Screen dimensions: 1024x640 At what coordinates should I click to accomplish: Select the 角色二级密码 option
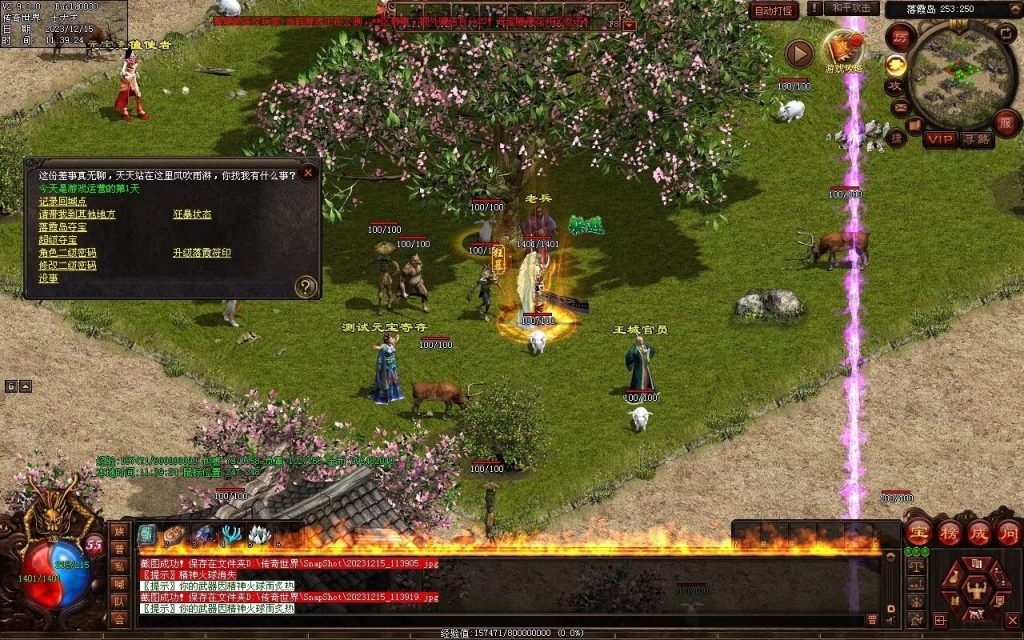67,253
